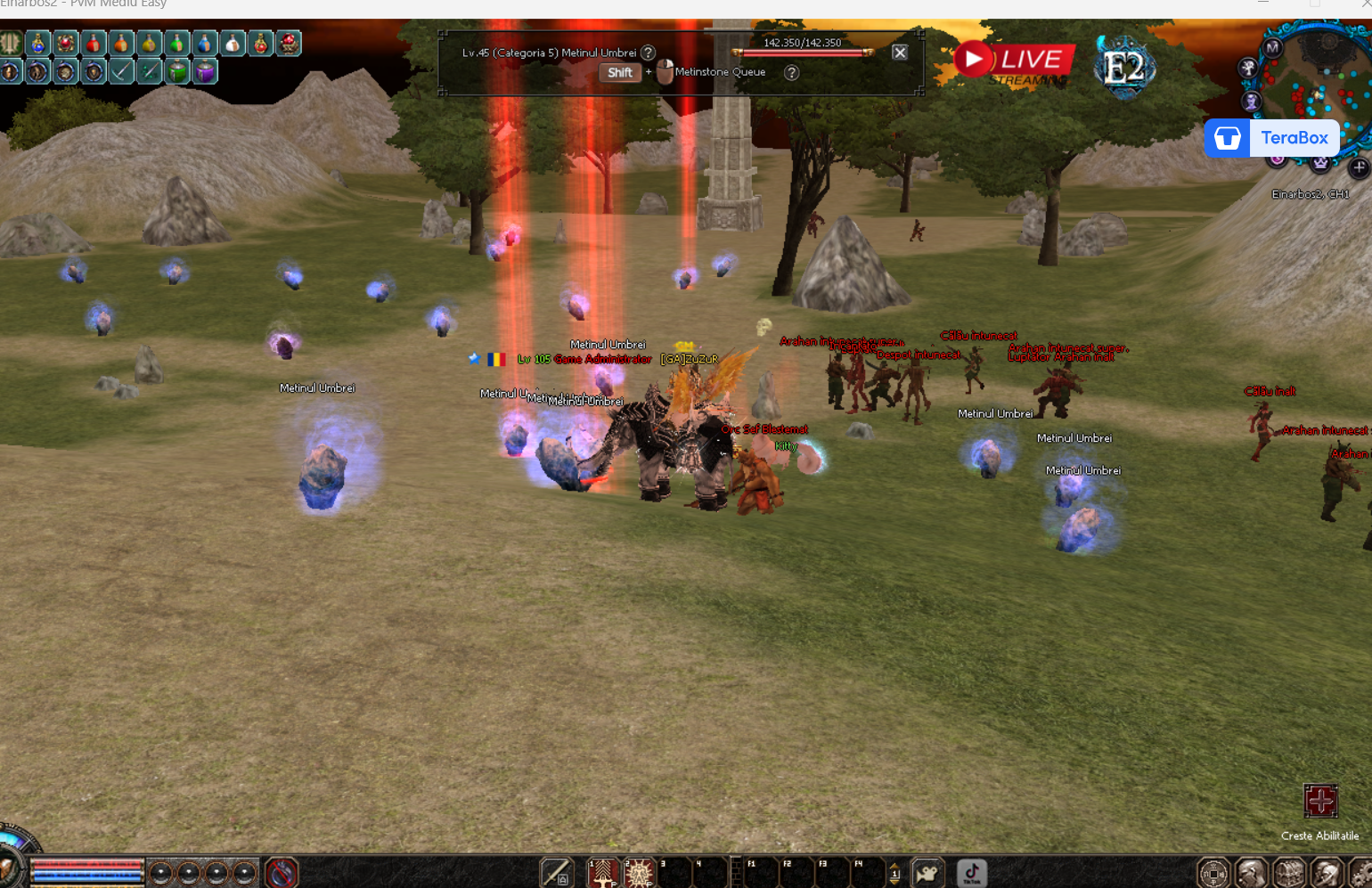The height and width of the screenshot is (888, 1372).
Task: Activate the skill in quickslot 1
Action: [603, 874]
